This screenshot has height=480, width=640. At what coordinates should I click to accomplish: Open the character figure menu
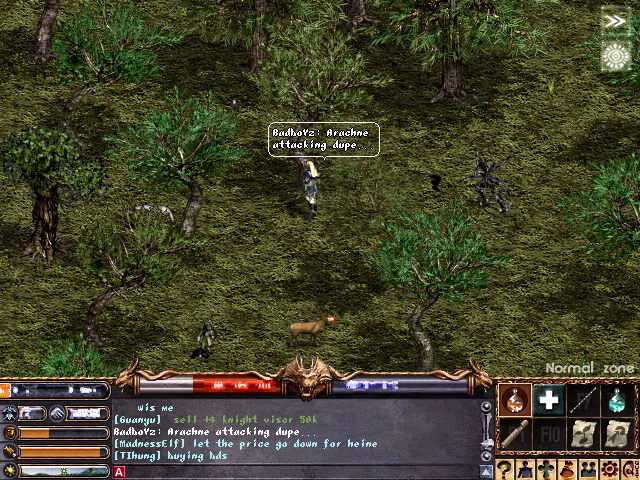click(526, 469)
